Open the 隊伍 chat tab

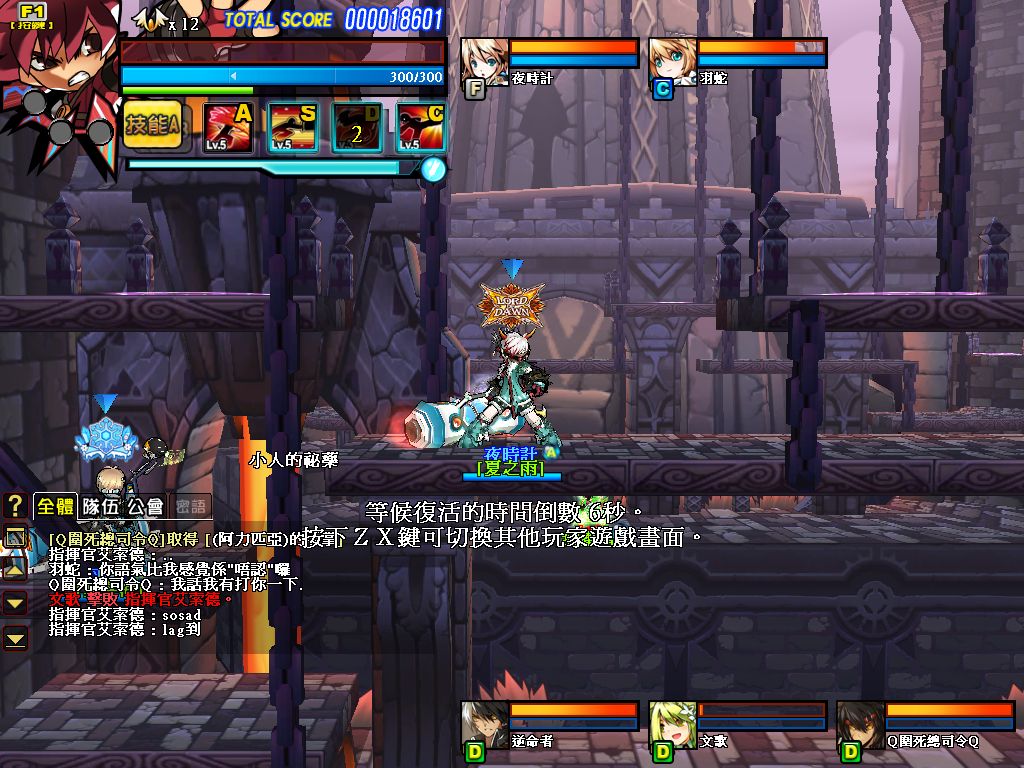click(x=101, y=506)
